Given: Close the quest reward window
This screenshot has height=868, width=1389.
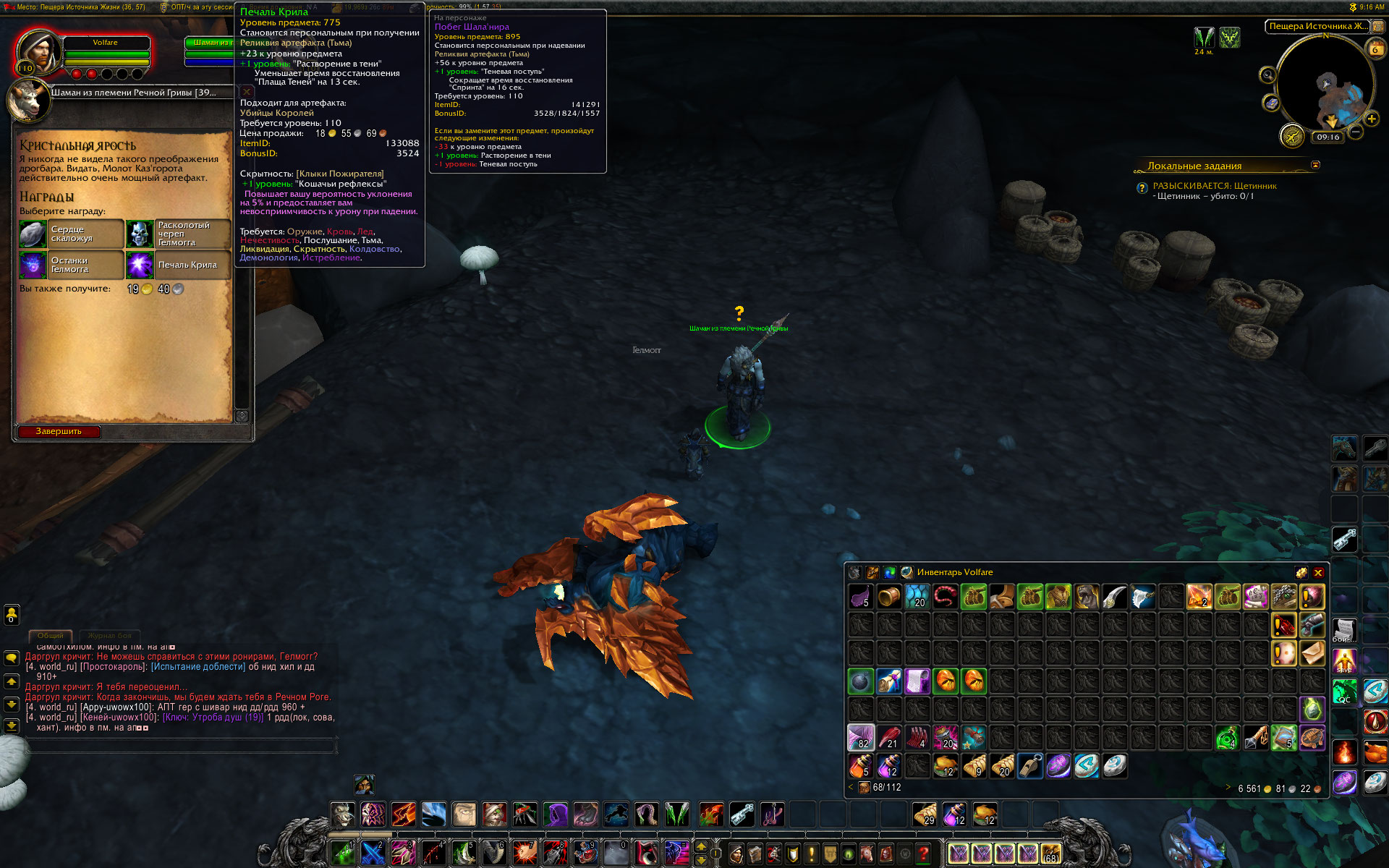Looking at the screenshot, I should [x=247, y=92].
